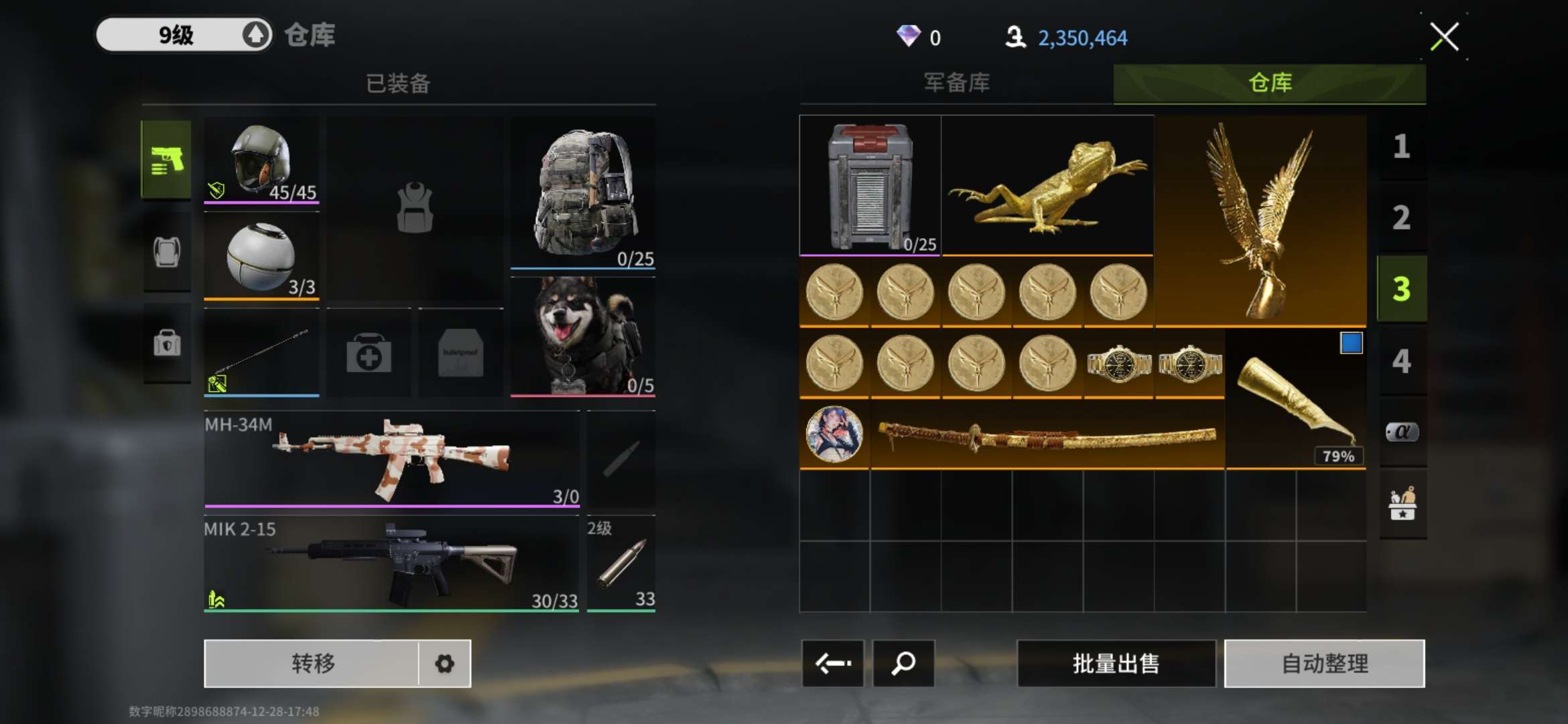Screen dimensions: 1568x724
Task: Select the golden katana item
Action: pyautogui.click(x=1047, y=435)
